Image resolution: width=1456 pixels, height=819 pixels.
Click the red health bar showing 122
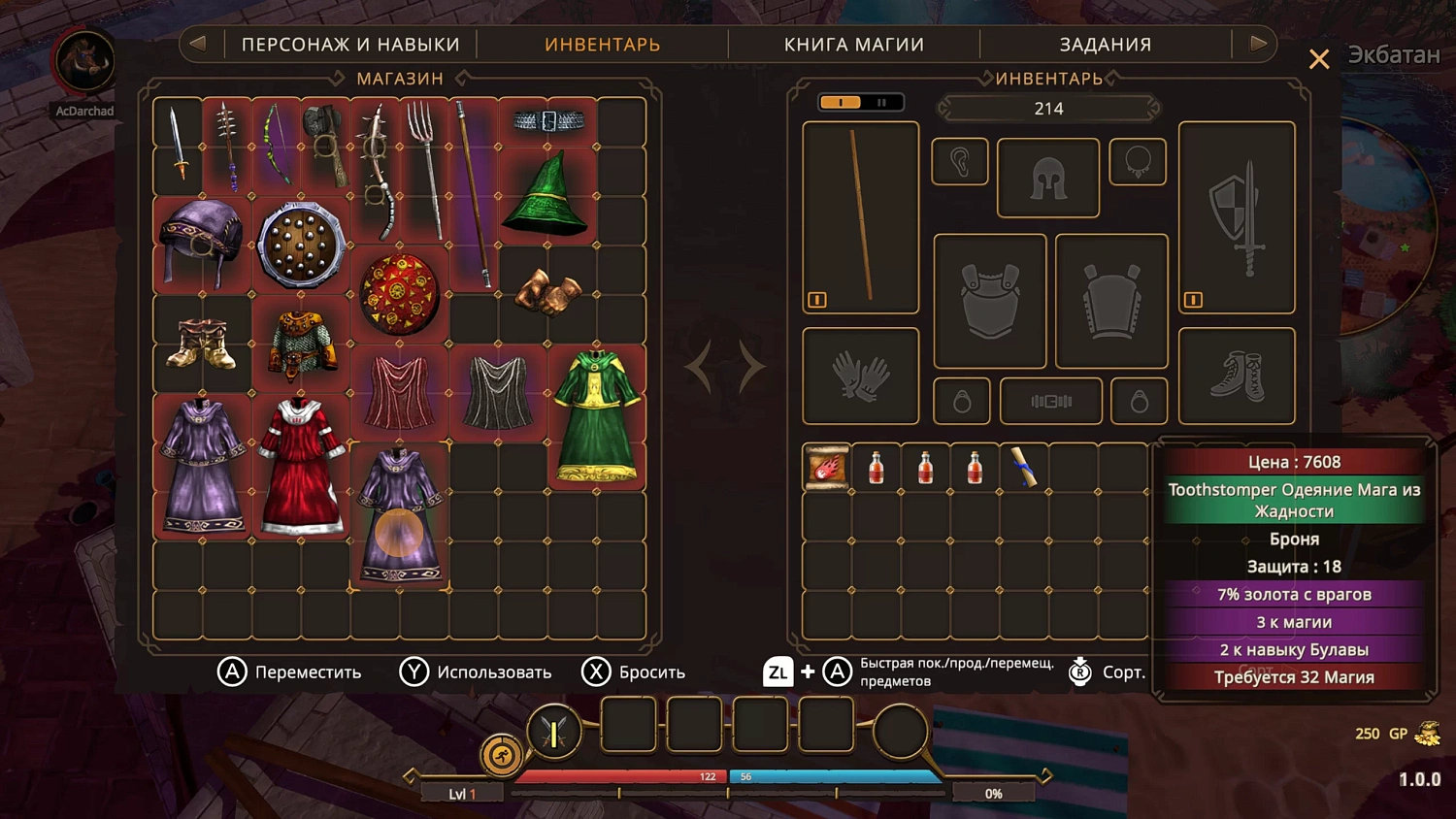[x=621, y=776]
